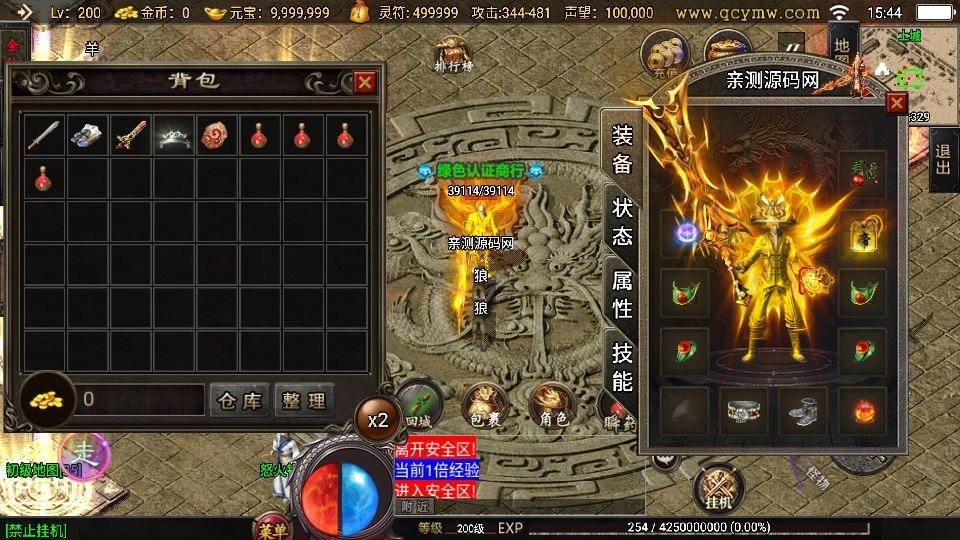Screen dimensions: 960x540
Task: Select the silver tiara item in the bag
Action: [173, 134]
